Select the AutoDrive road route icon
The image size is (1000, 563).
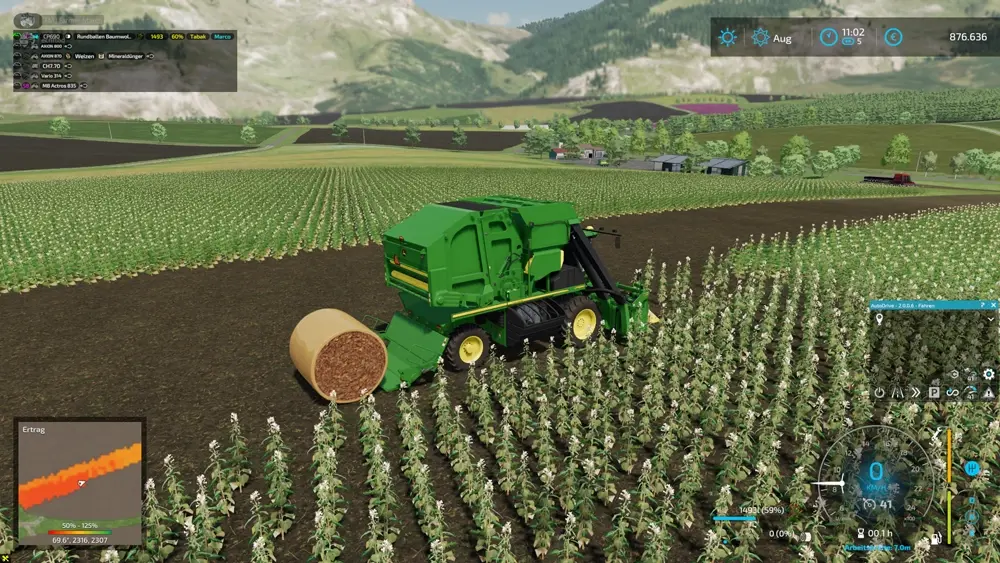(x=897, y=393)
